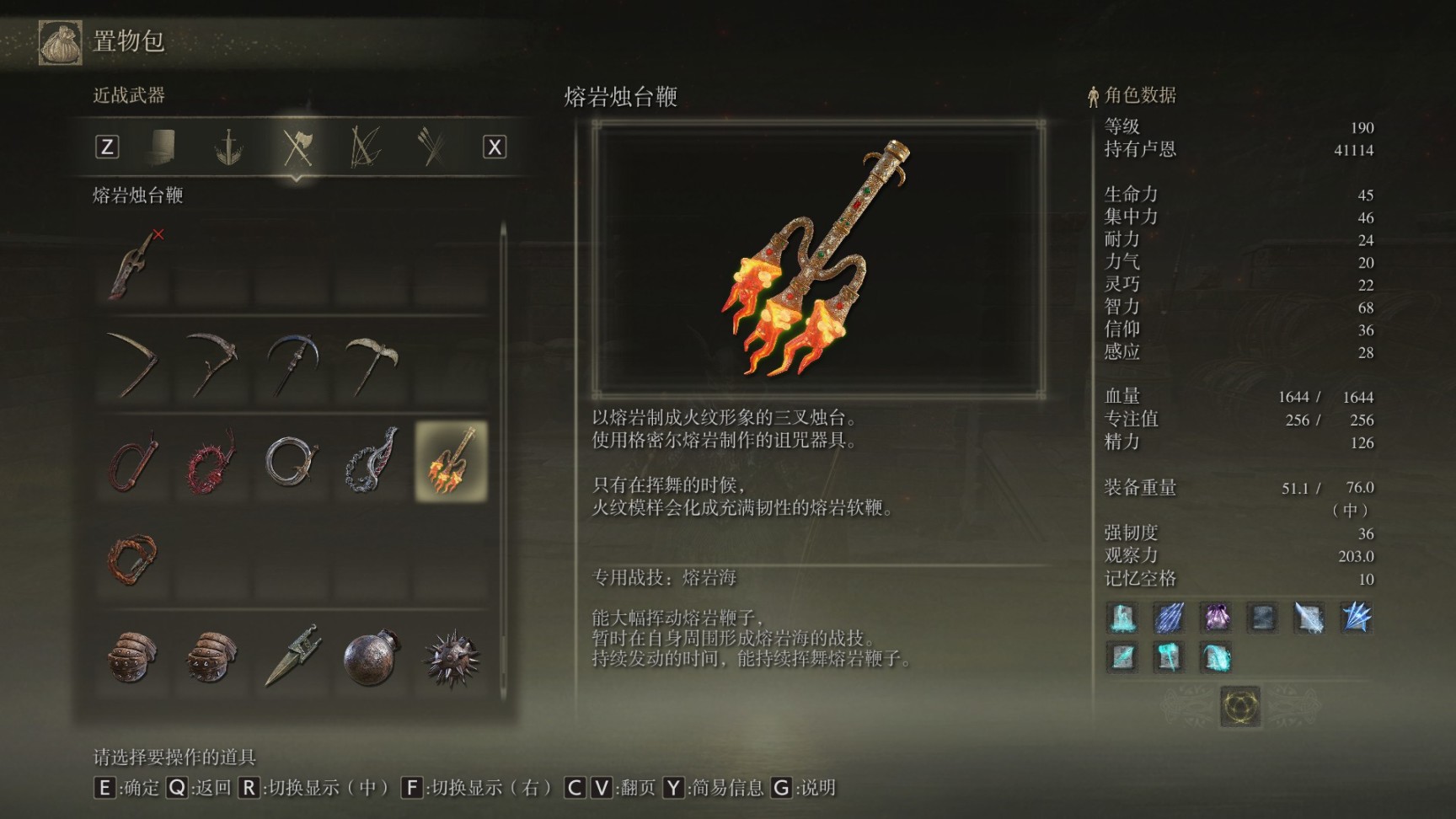Click the purple burst sorcery icon
The width and height of the screenshot is (1456, 819).
1215,618
